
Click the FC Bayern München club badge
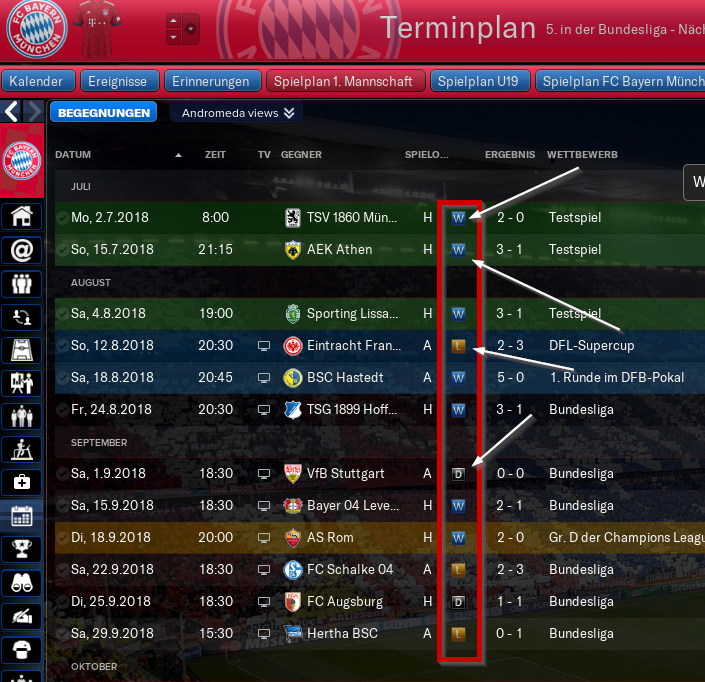point(36,30)
